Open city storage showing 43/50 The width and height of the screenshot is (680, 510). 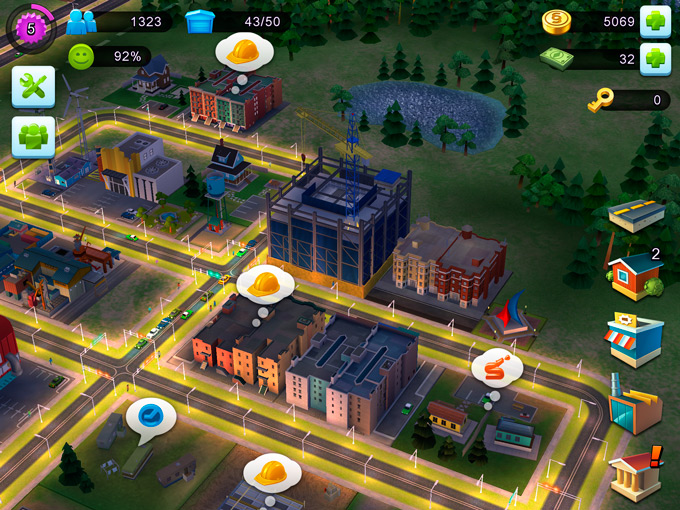click(202, 22)
